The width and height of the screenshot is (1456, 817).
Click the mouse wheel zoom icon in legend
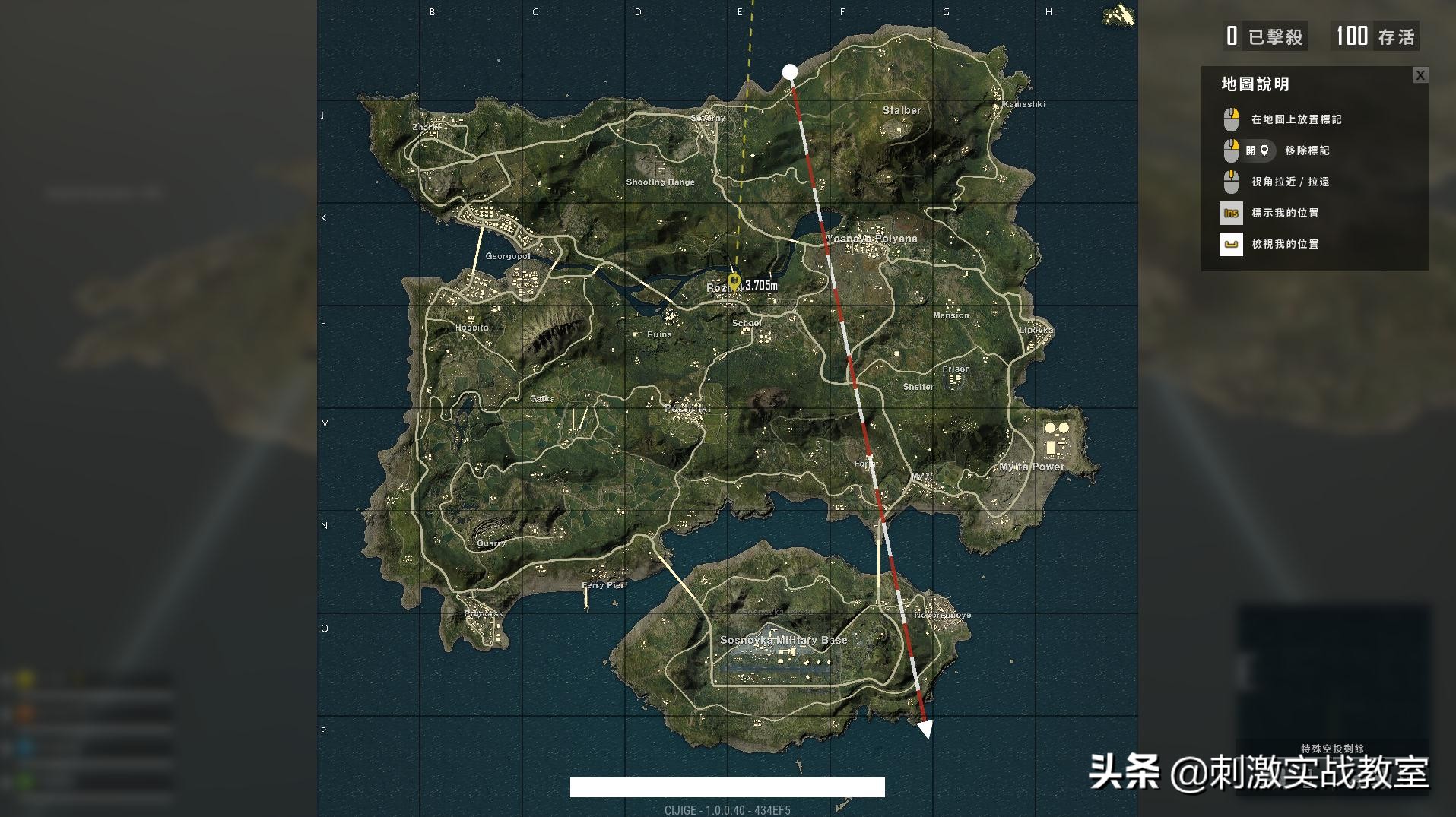click(1231, 182)
